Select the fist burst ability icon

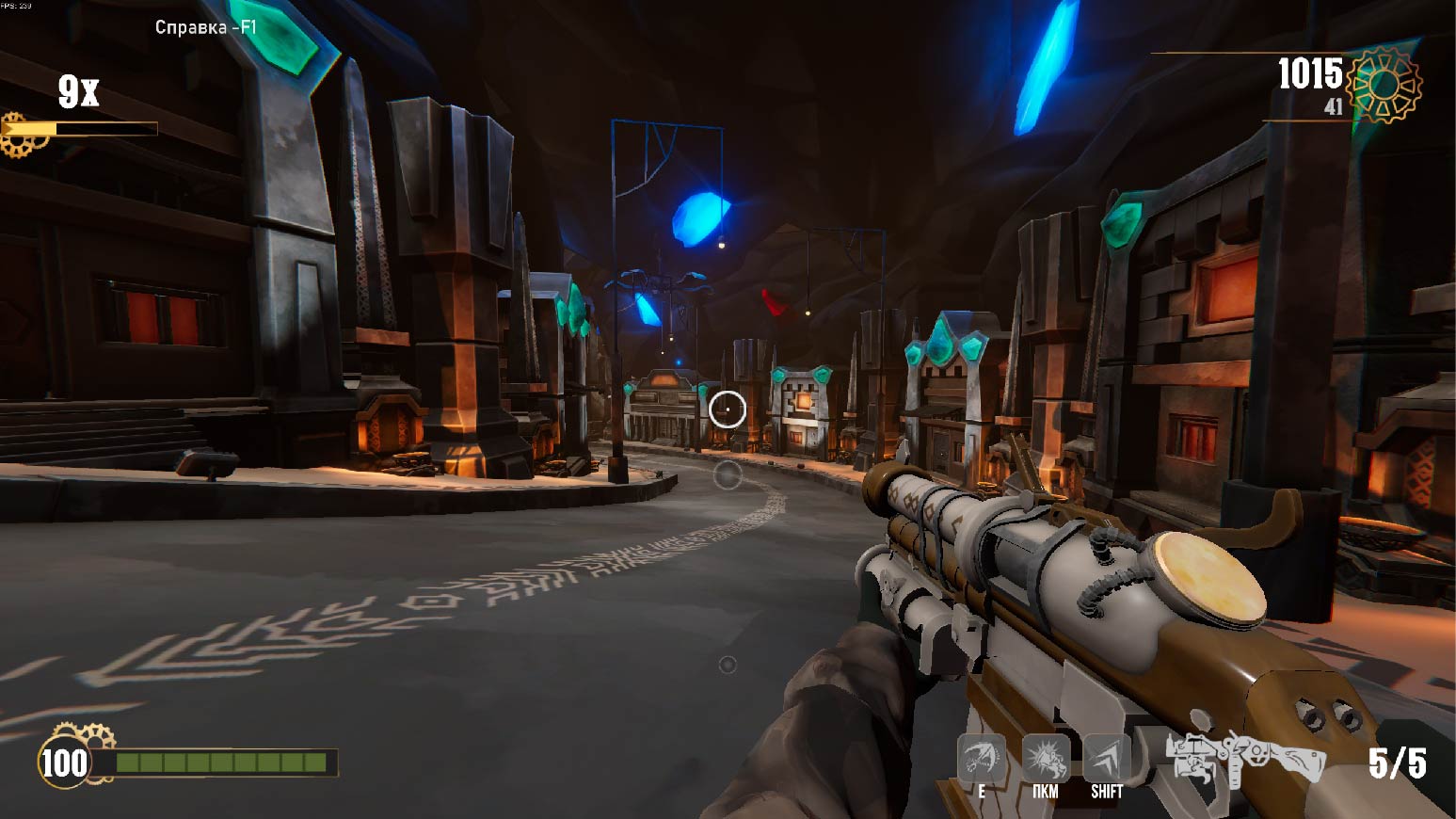[x=1045, y=758]
